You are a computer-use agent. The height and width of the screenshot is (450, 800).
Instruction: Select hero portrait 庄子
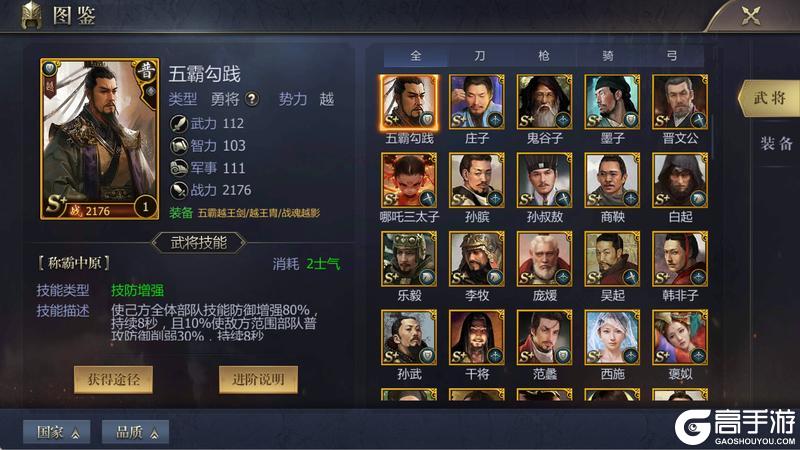476,102
